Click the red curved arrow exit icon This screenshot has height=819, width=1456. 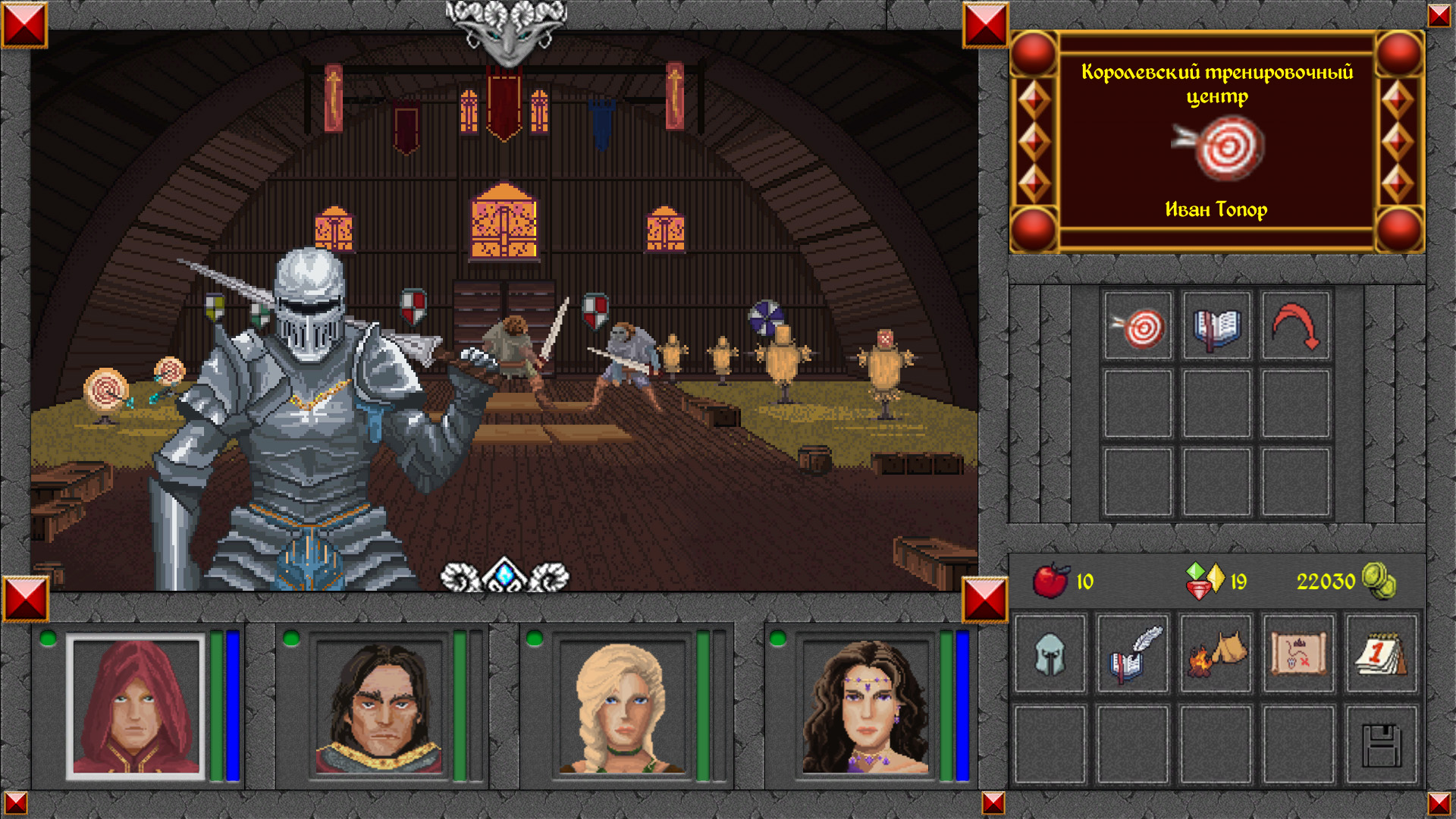click(x=1296, y=327)
